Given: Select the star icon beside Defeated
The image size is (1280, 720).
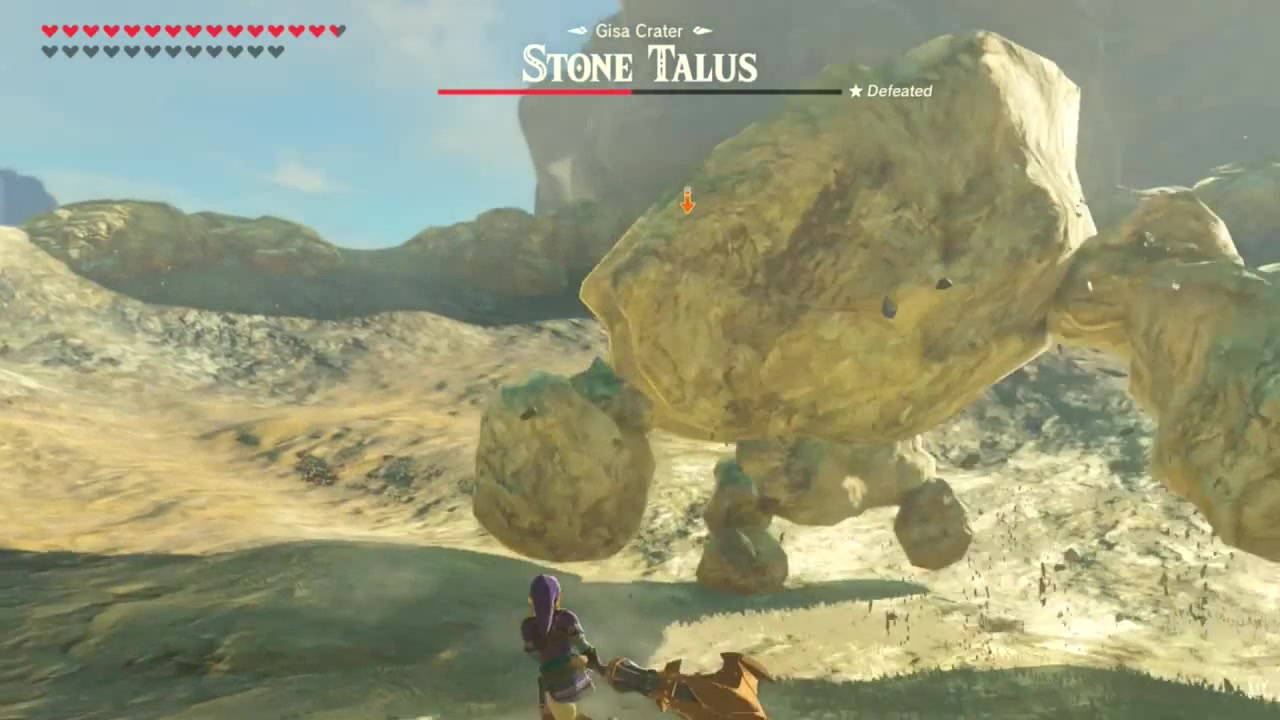Looking at the screenshot, I should pos(855,91).
